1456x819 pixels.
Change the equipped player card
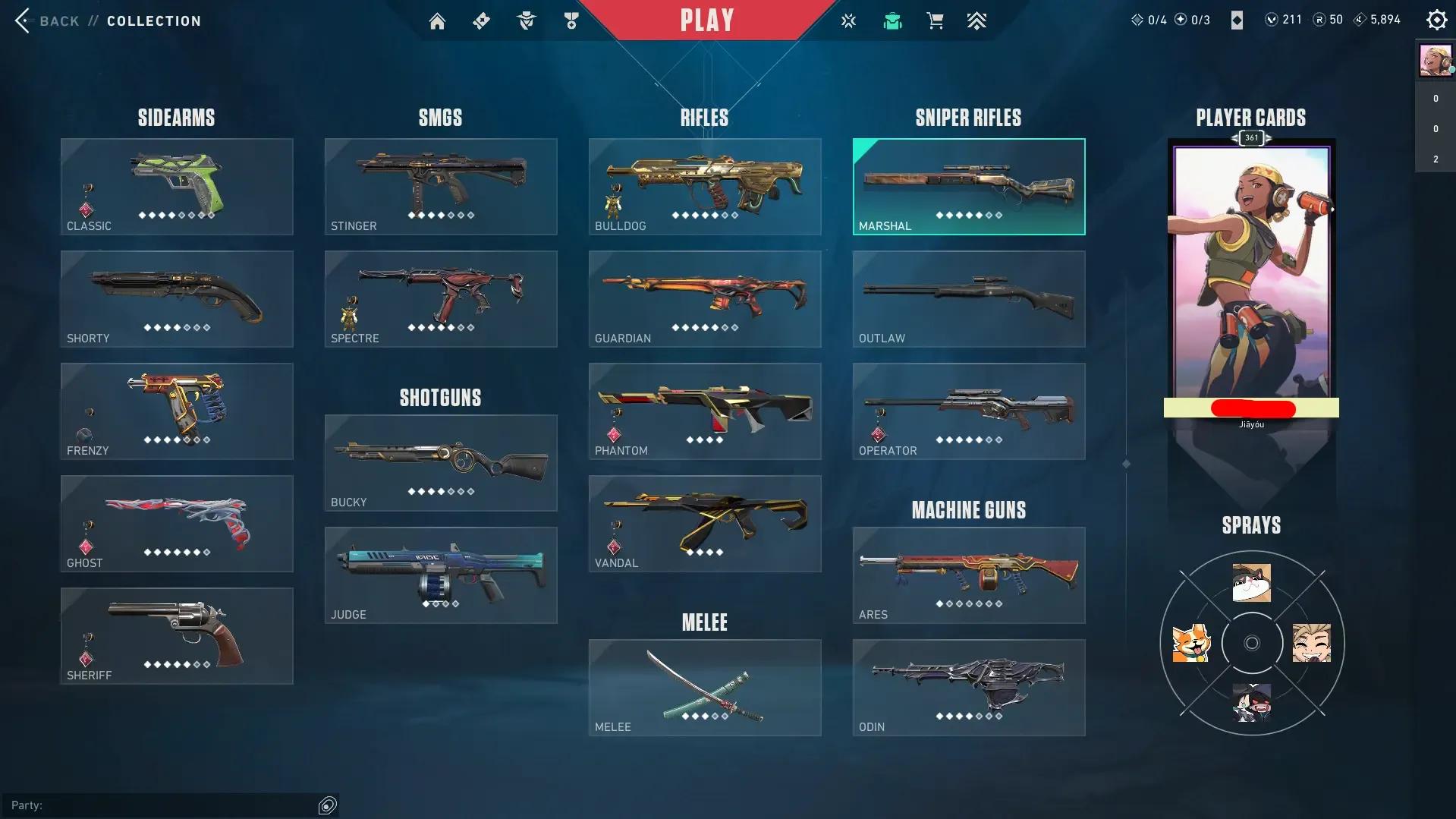point(1251,273)
